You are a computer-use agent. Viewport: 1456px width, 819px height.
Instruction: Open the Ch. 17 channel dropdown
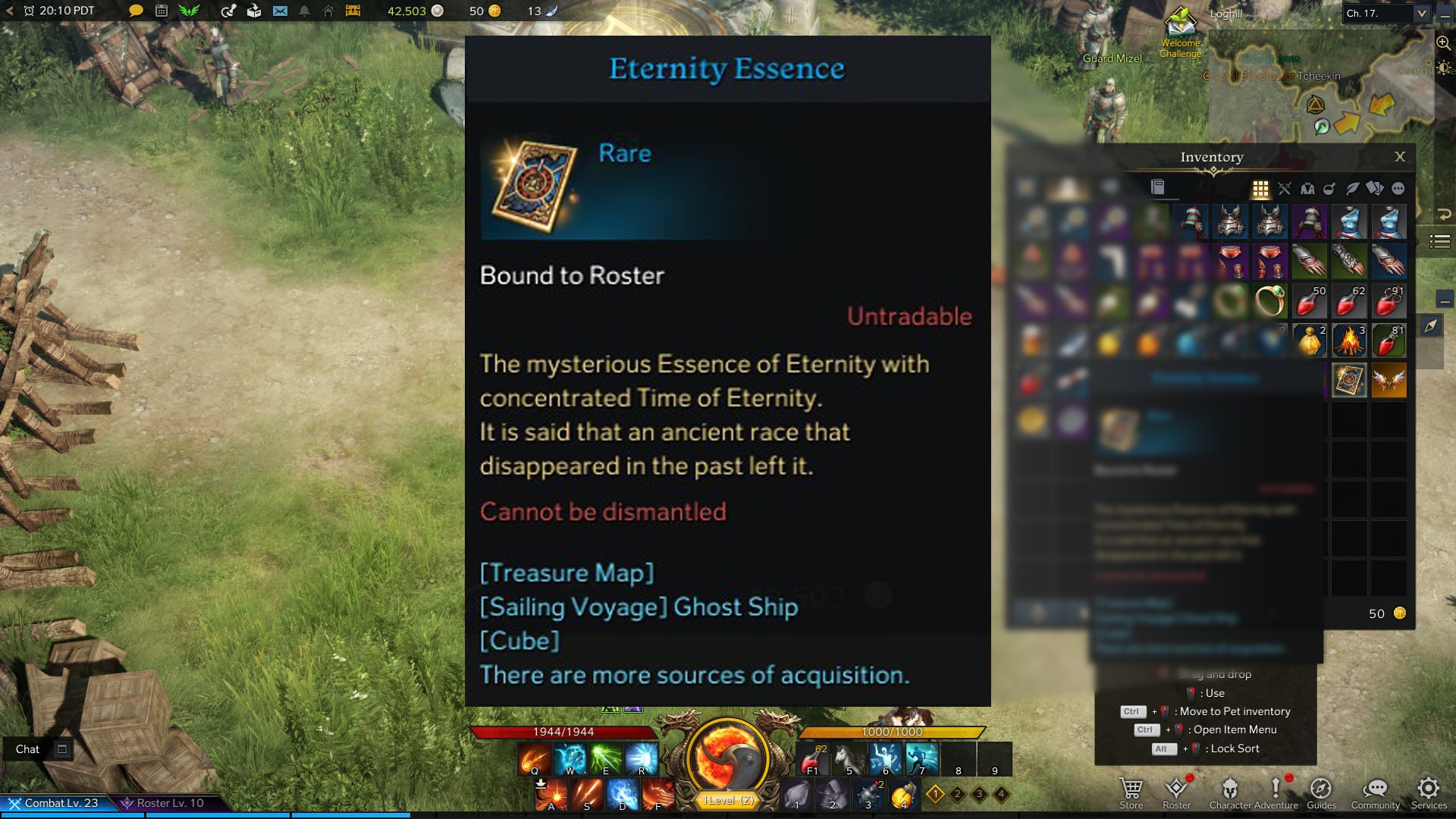pos(1385,12)
